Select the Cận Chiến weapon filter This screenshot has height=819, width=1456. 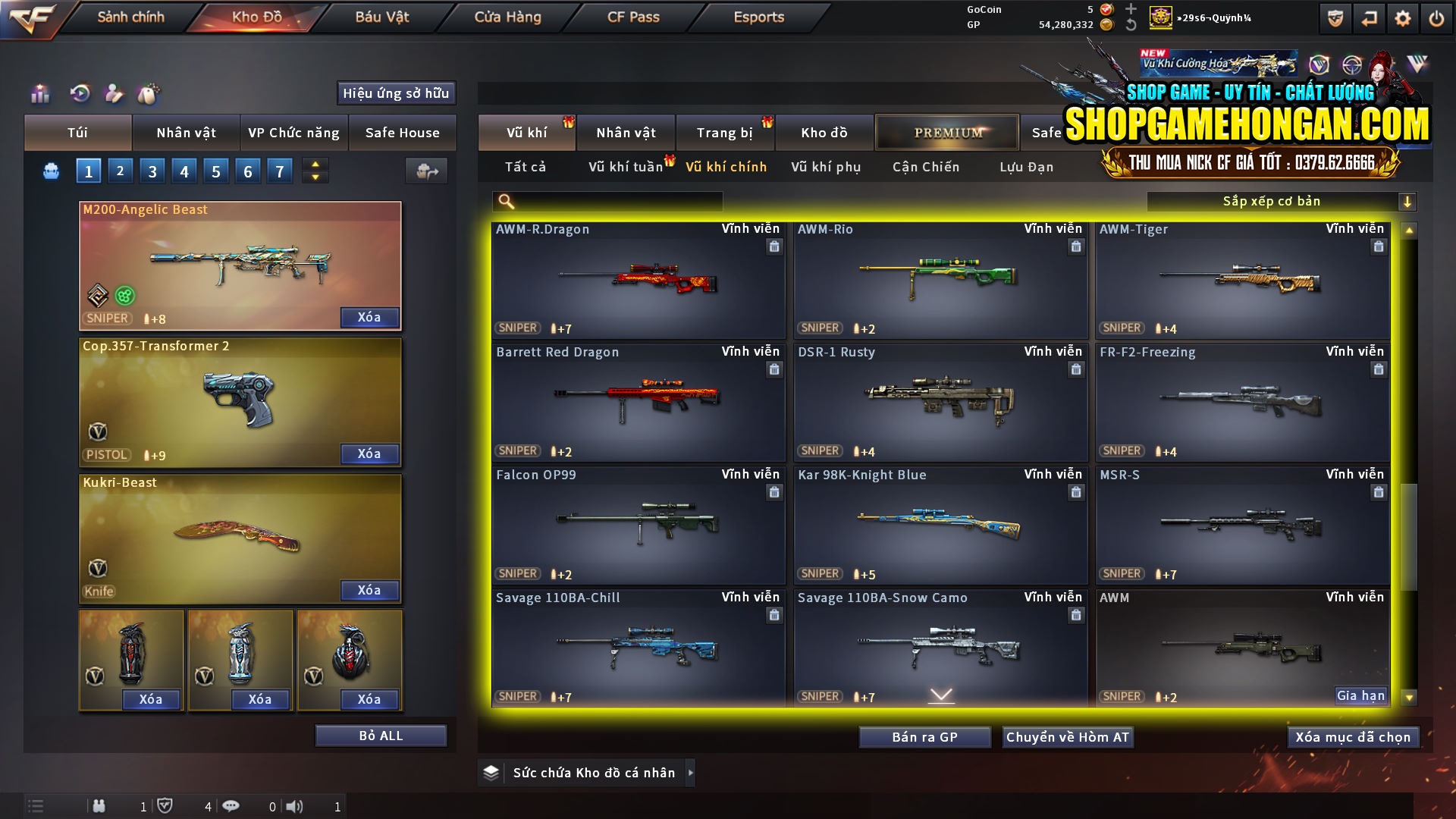pyautogui.click(x=925, y=167)
